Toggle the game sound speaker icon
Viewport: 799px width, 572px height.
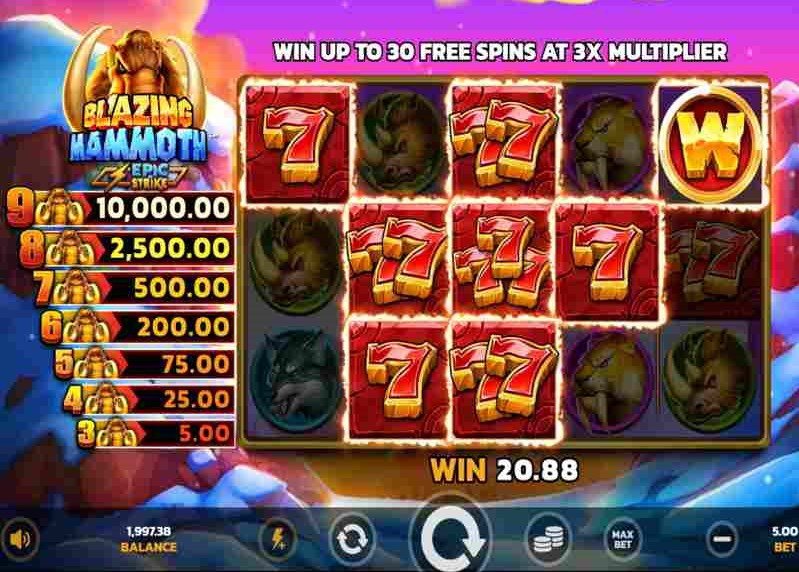21,540
